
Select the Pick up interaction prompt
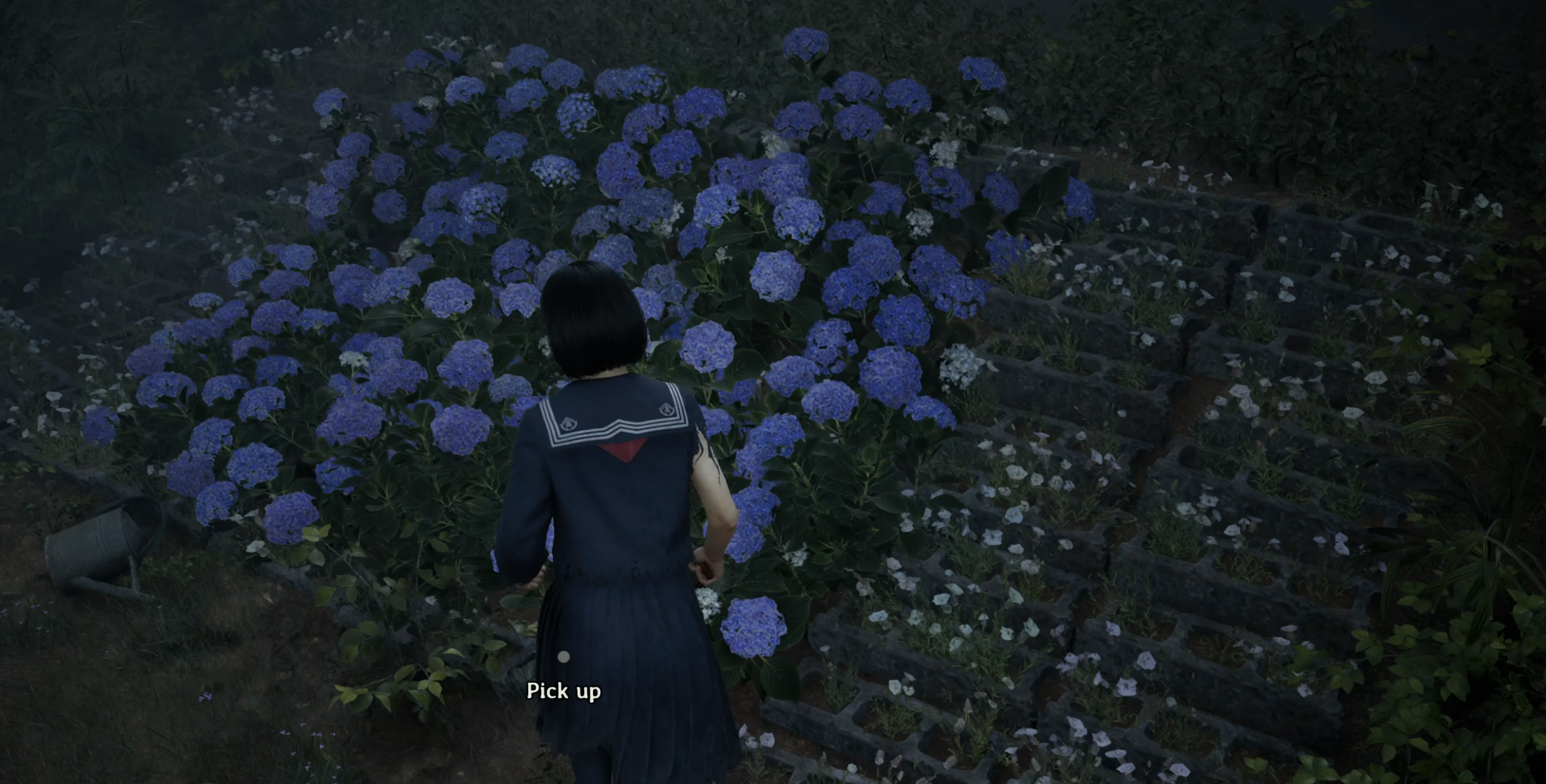(563, 690)
